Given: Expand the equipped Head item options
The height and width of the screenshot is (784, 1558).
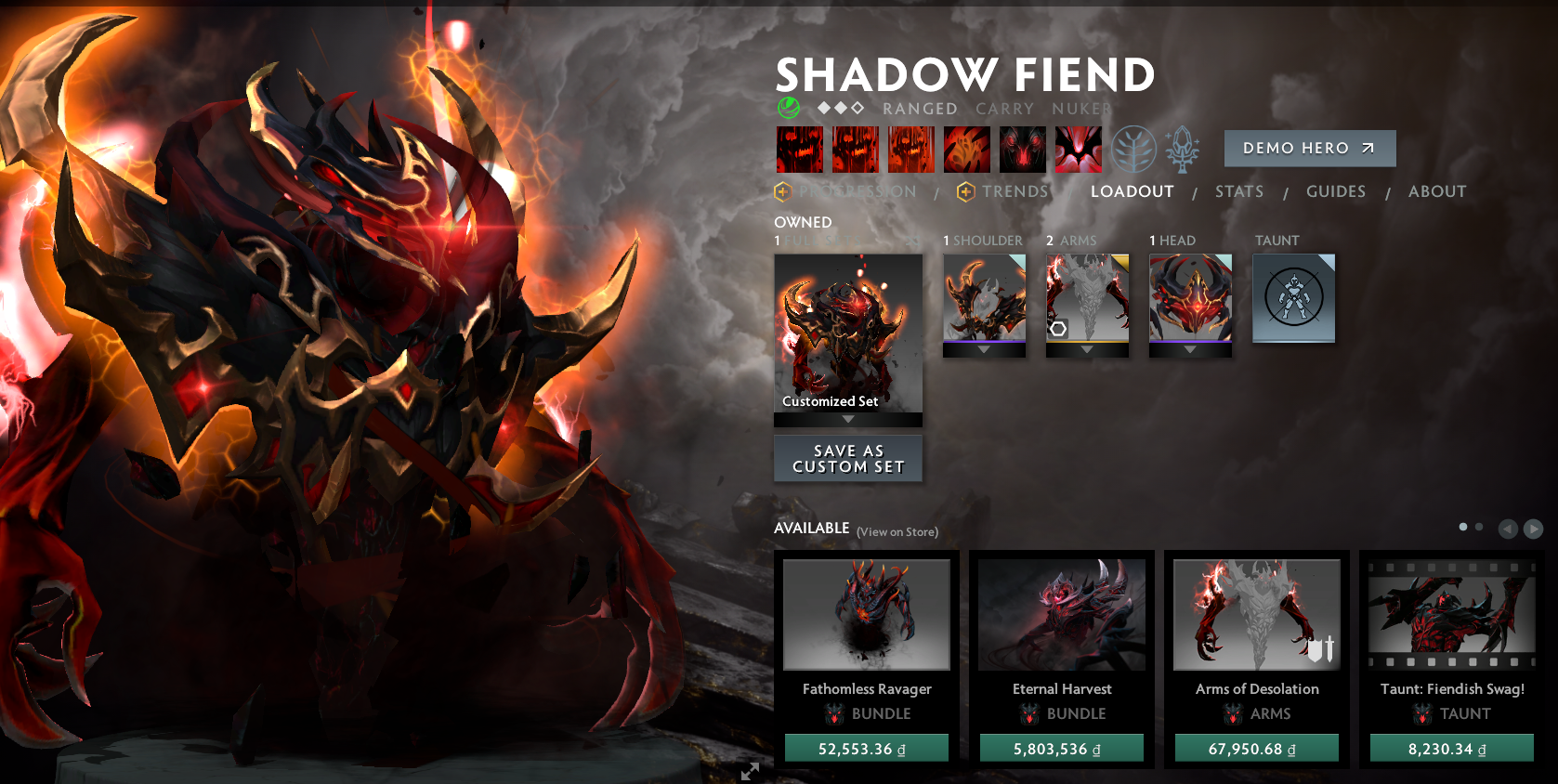Looking at the screenshot, I should (1190, 351).
